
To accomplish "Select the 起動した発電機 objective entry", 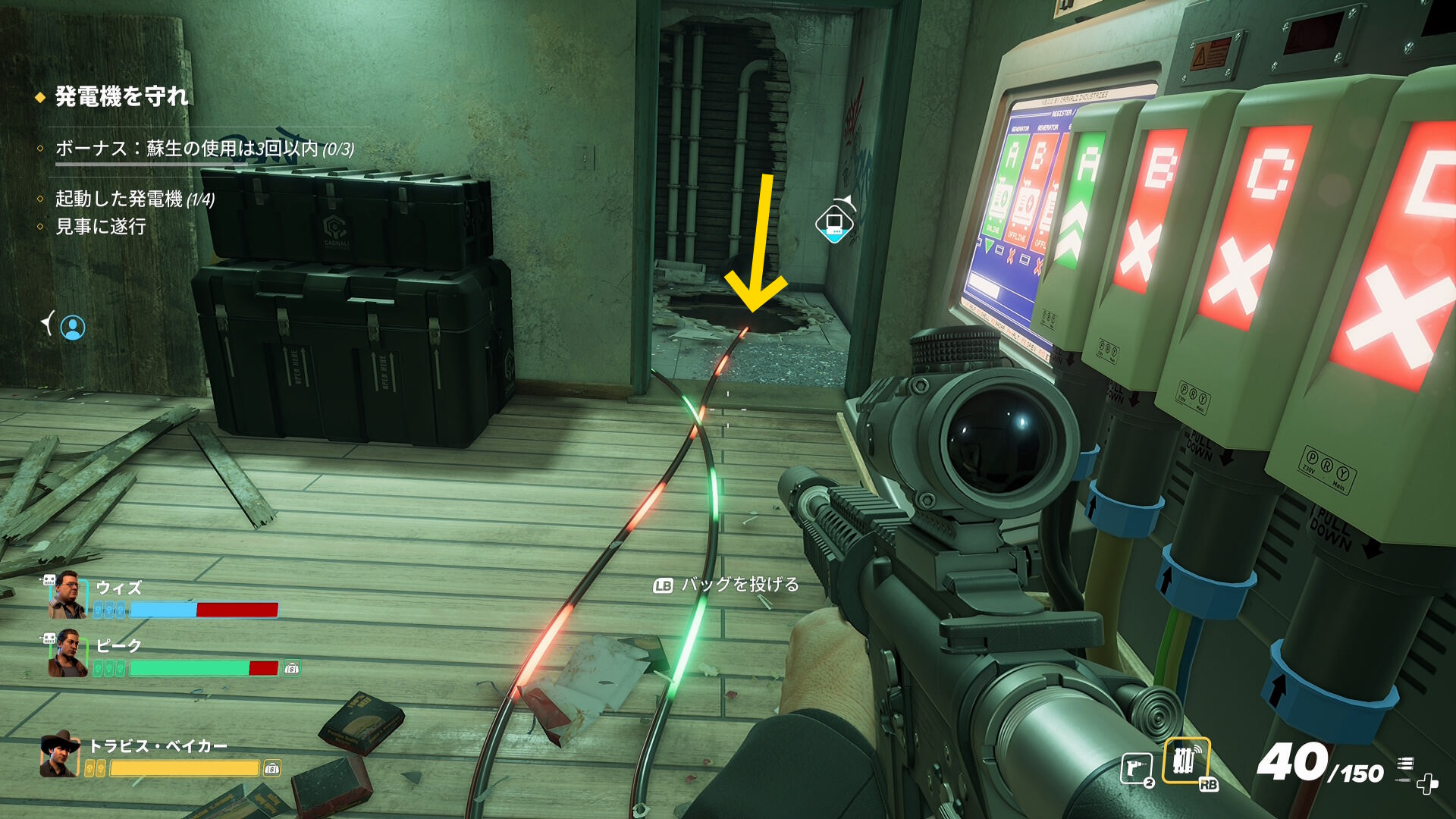I will coord(135,199).
